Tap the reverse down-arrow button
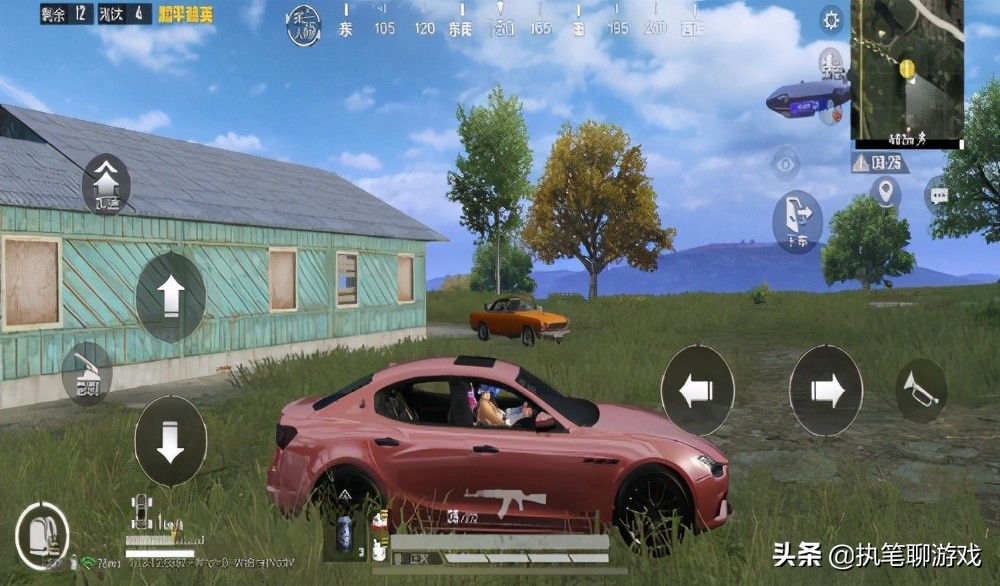This screenshot has width=1000, height=586. pos(171,441)
